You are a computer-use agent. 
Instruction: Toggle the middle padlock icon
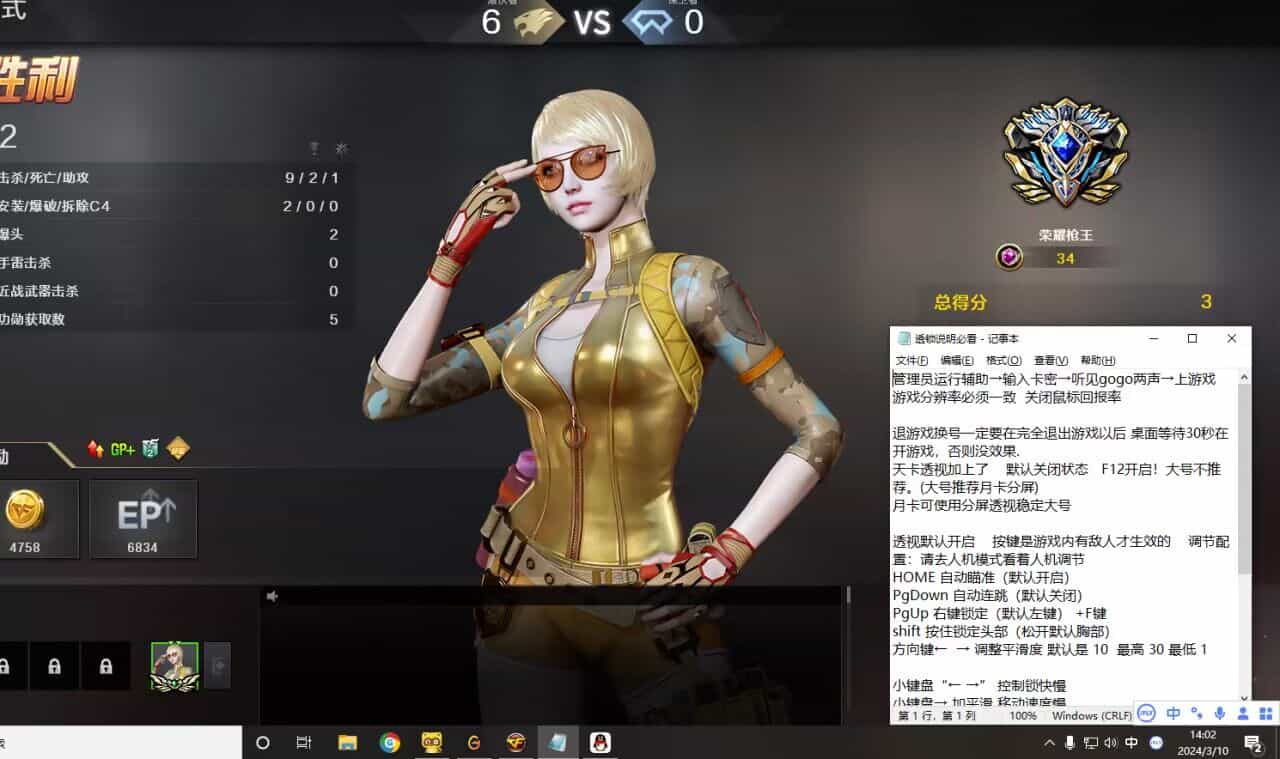pos(56,665)
